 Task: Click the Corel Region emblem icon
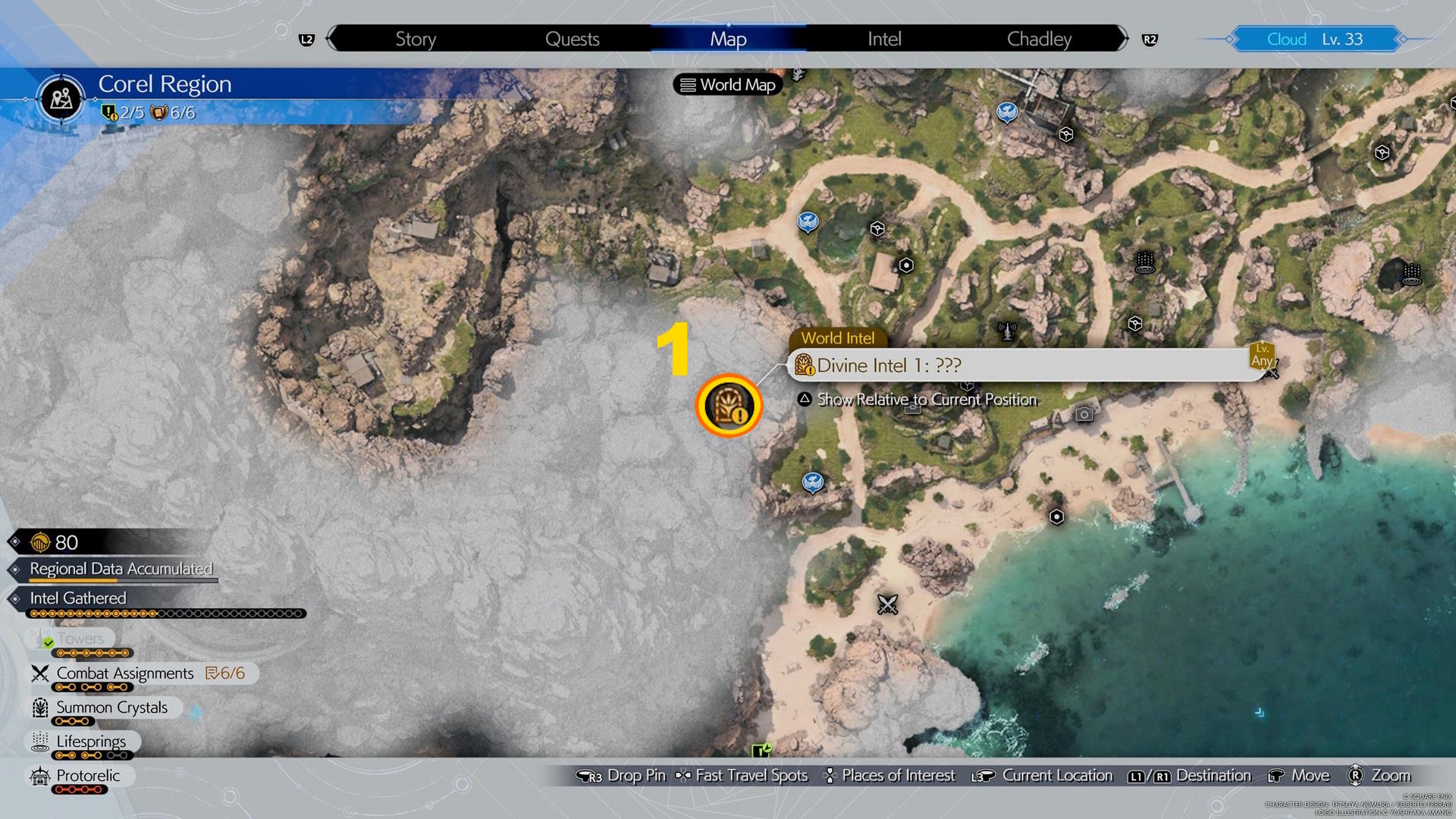(61, 99)
